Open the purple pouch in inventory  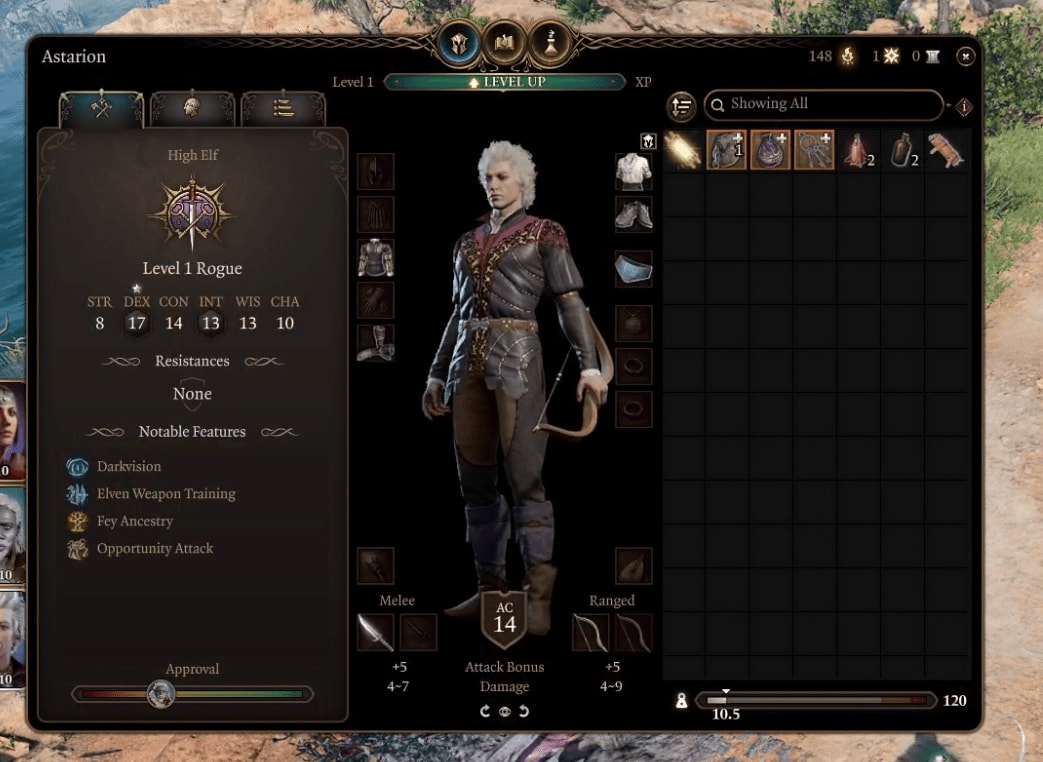coord(770,149)
